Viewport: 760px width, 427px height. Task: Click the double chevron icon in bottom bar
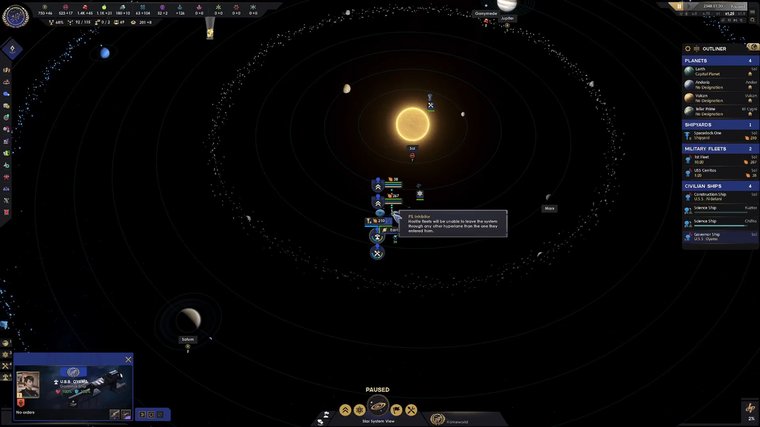(x=345, y=410)
